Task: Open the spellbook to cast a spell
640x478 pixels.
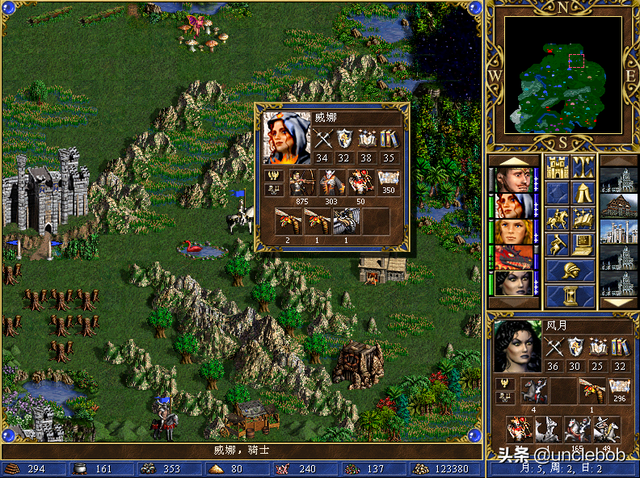Action: 582,219
